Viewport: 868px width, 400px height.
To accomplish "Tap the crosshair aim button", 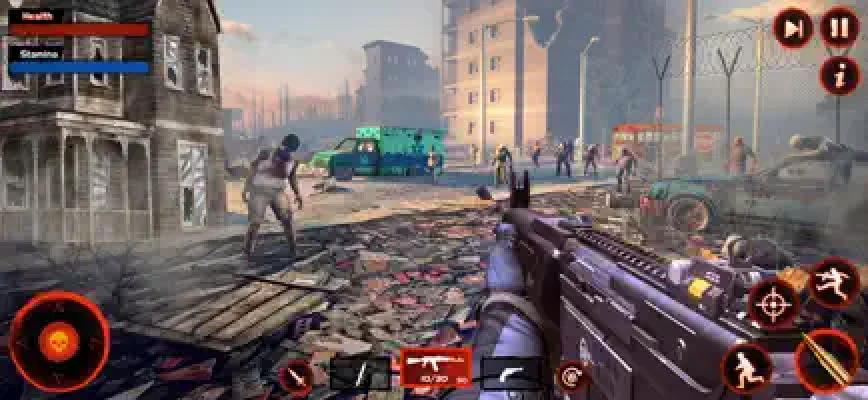I will [x=773, y=303].
